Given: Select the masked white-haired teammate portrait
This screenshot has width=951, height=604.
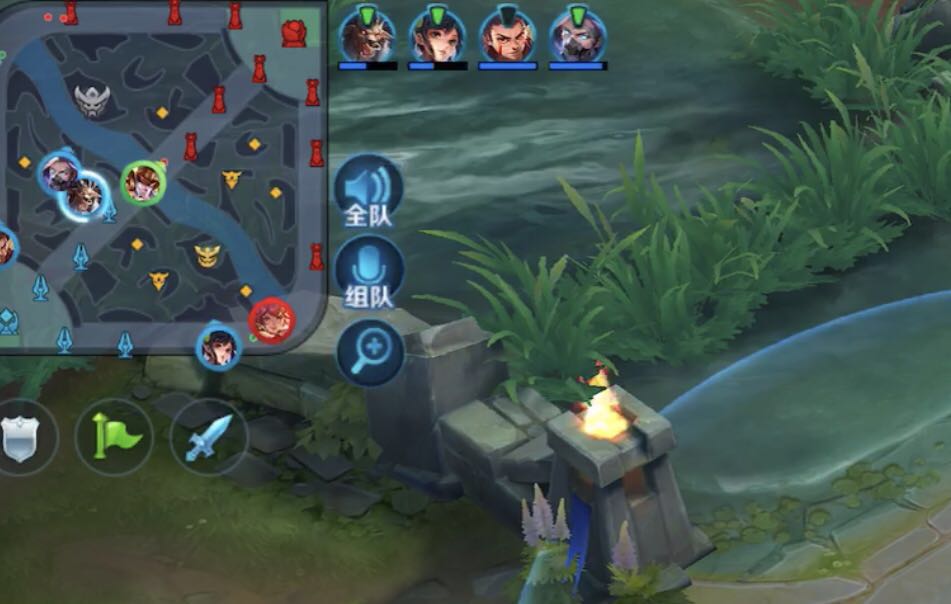Looking at the screenshot, I should tap(577, 37).
